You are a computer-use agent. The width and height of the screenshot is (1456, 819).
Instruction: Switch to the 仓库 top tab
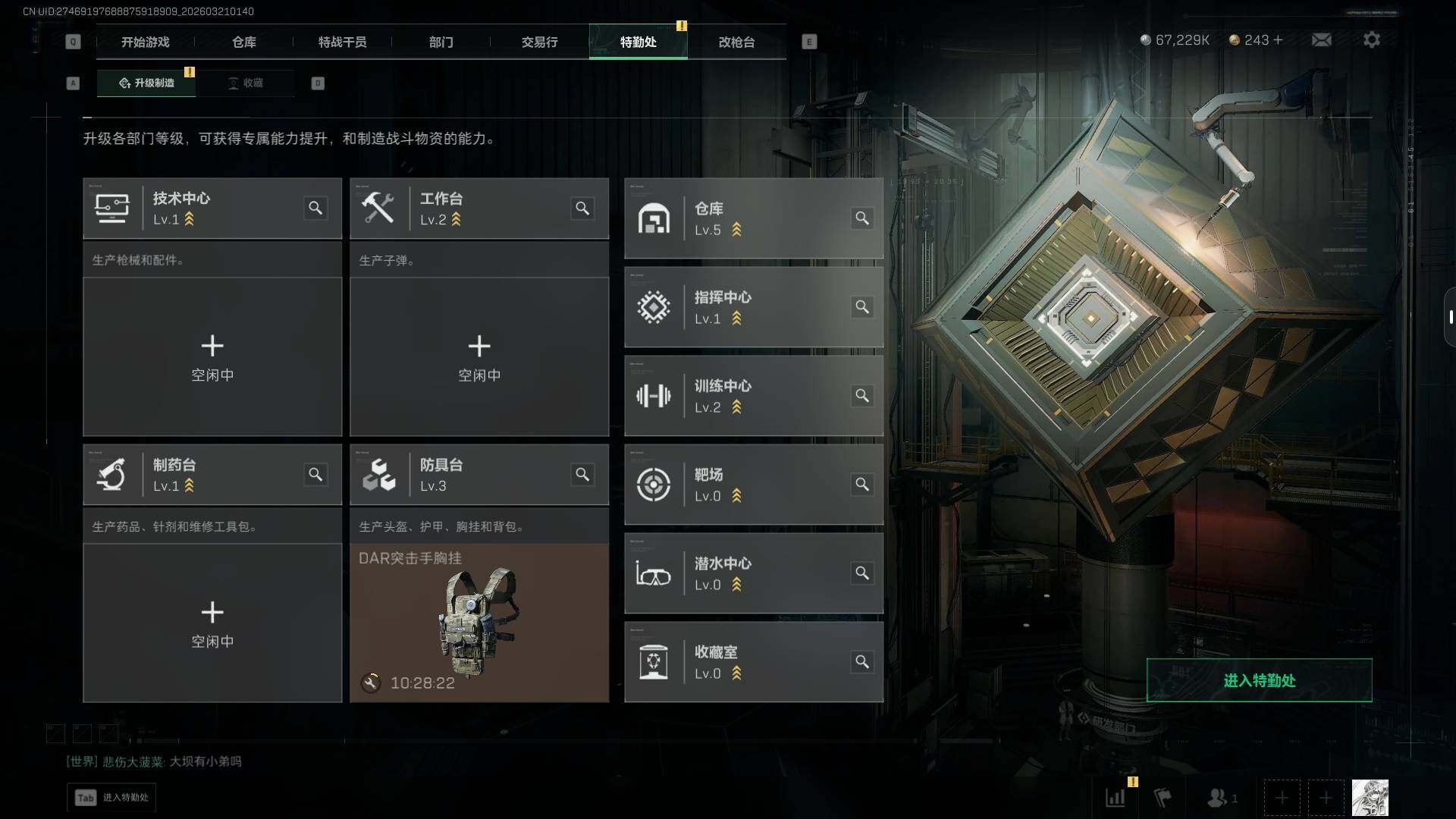click(243, 42)
